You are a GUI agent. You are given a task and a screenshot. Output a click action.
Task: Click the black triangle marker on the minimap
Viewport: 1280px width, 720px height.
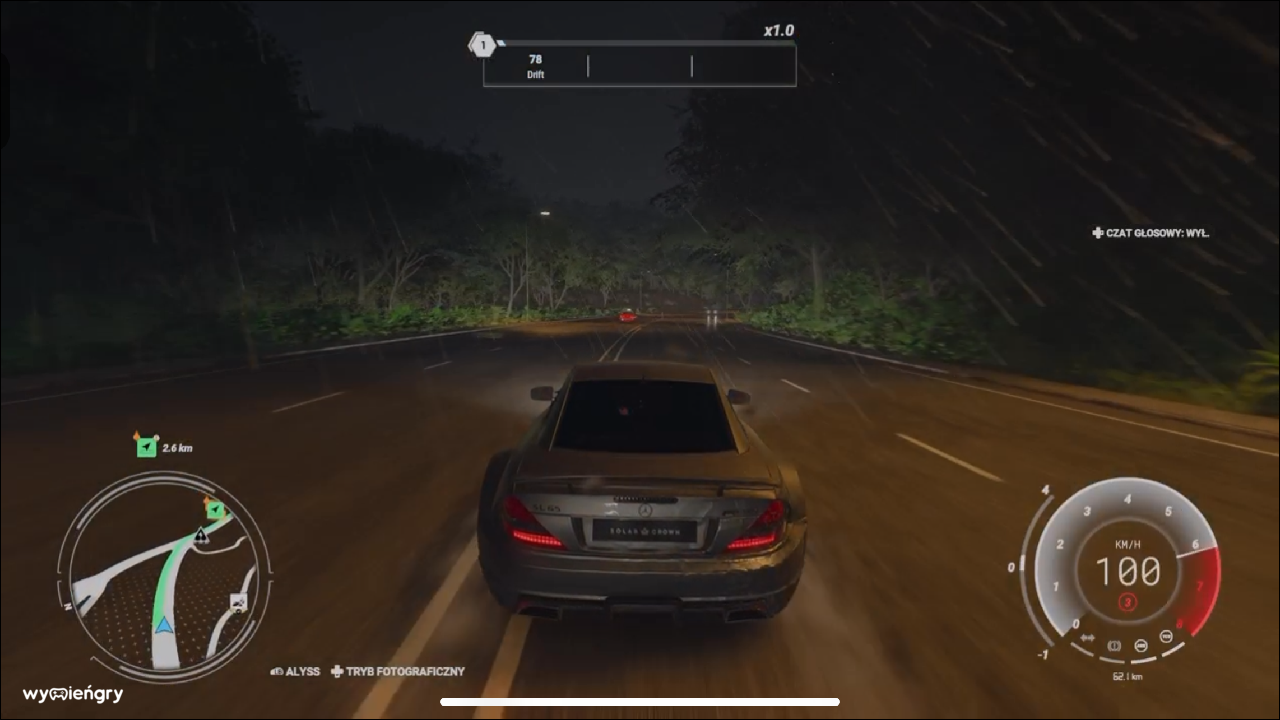(201, 536)
